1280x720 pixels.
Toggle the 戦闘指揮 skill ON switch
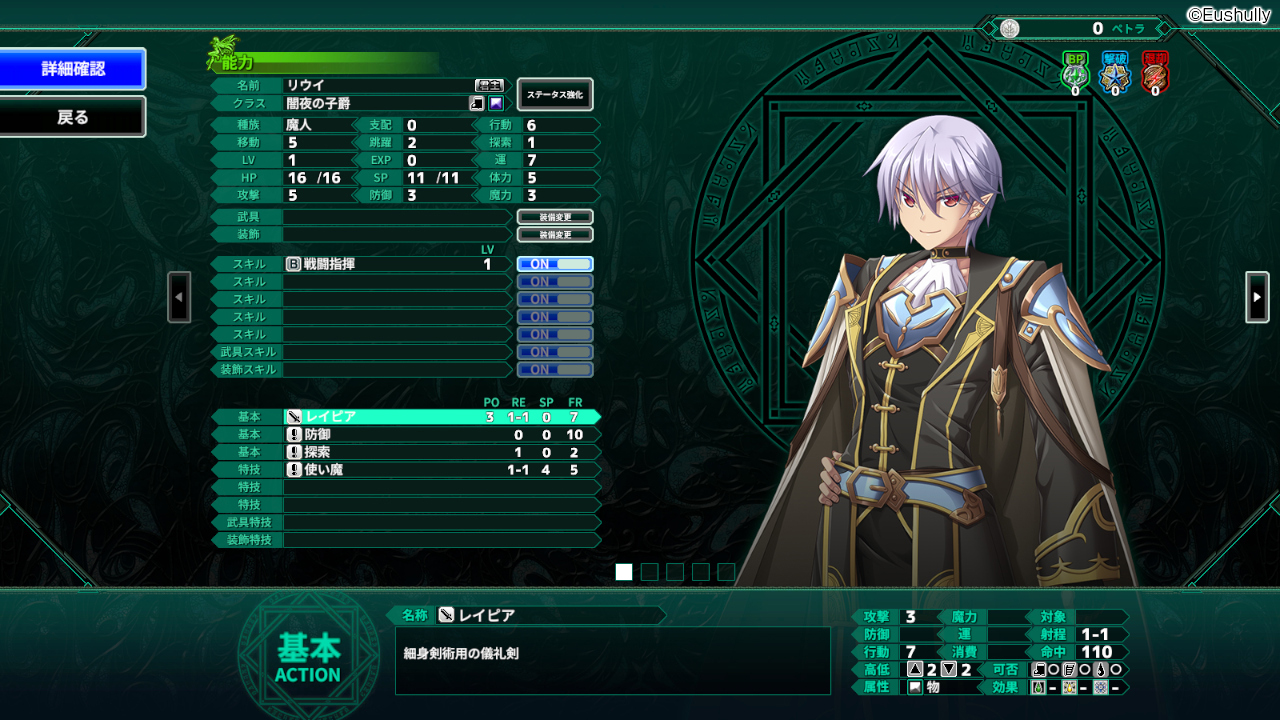(x=555, y=264)
